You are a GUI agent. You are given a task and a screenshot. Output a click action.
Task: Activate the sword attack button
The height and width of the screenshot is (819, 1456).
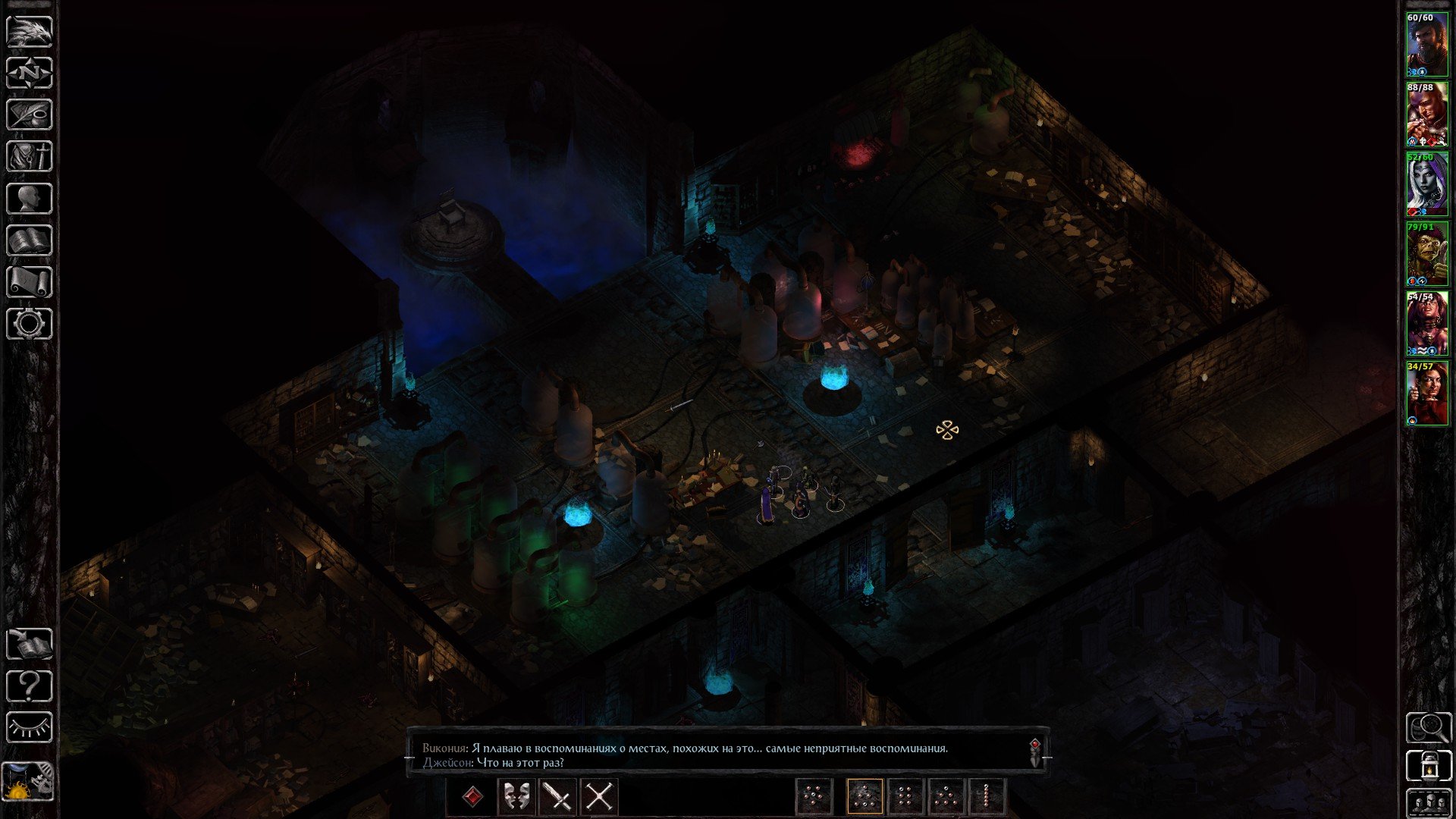(557, 797)
